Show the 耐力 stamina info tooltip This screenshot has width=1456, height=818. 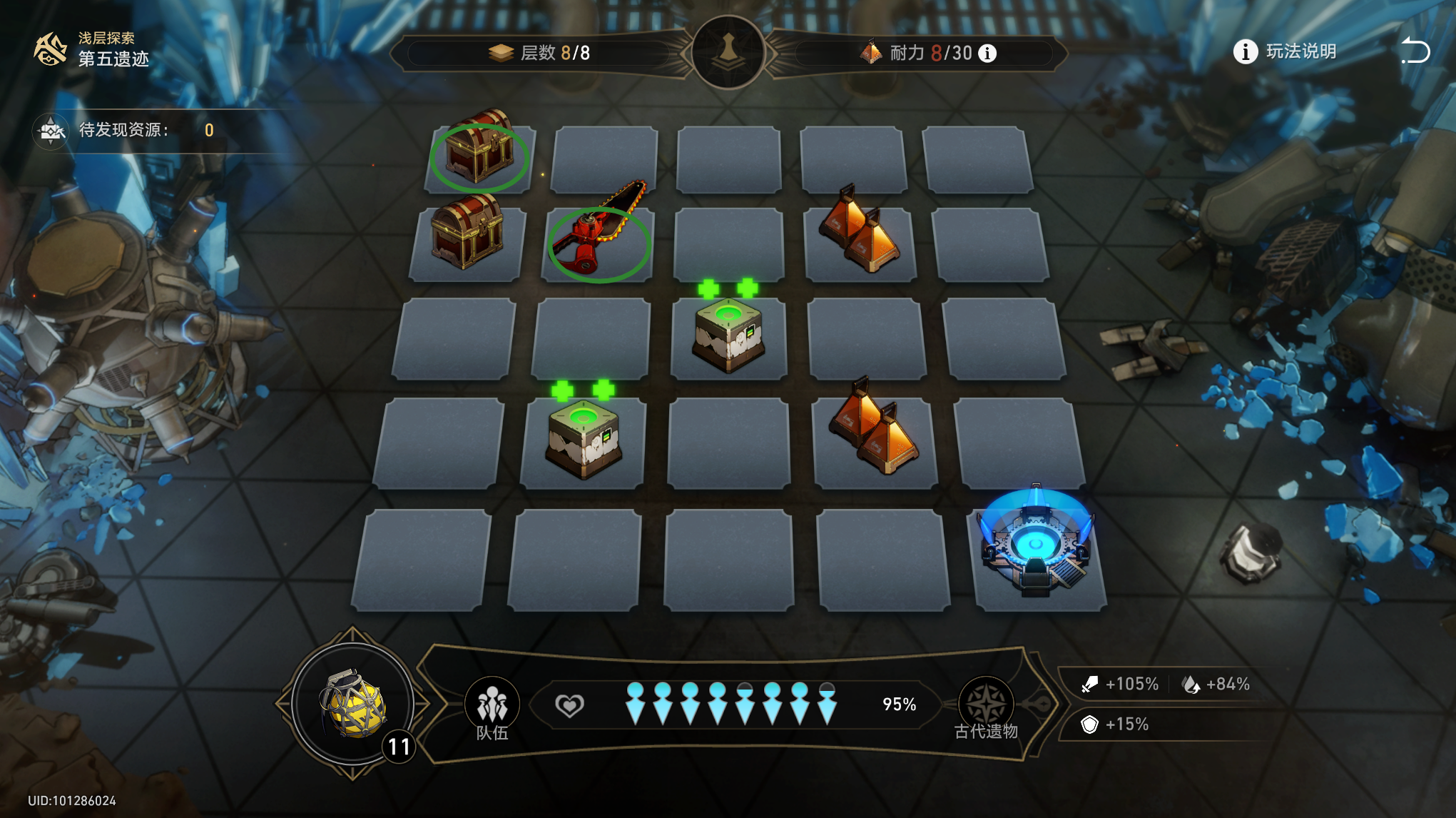click(987, 54)
